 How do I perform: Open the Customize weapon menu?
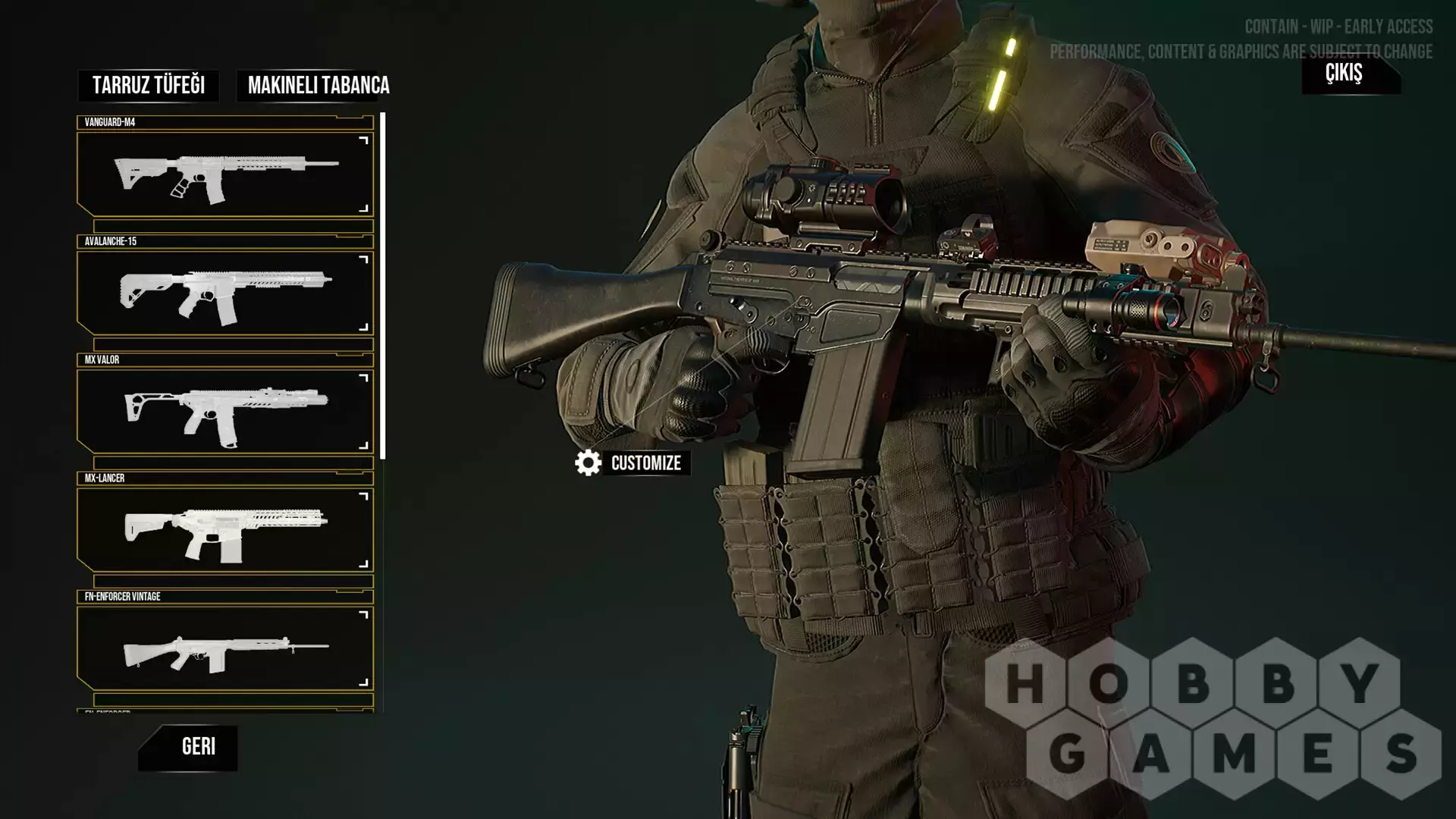pyautogui.click(x=632, y=463)
